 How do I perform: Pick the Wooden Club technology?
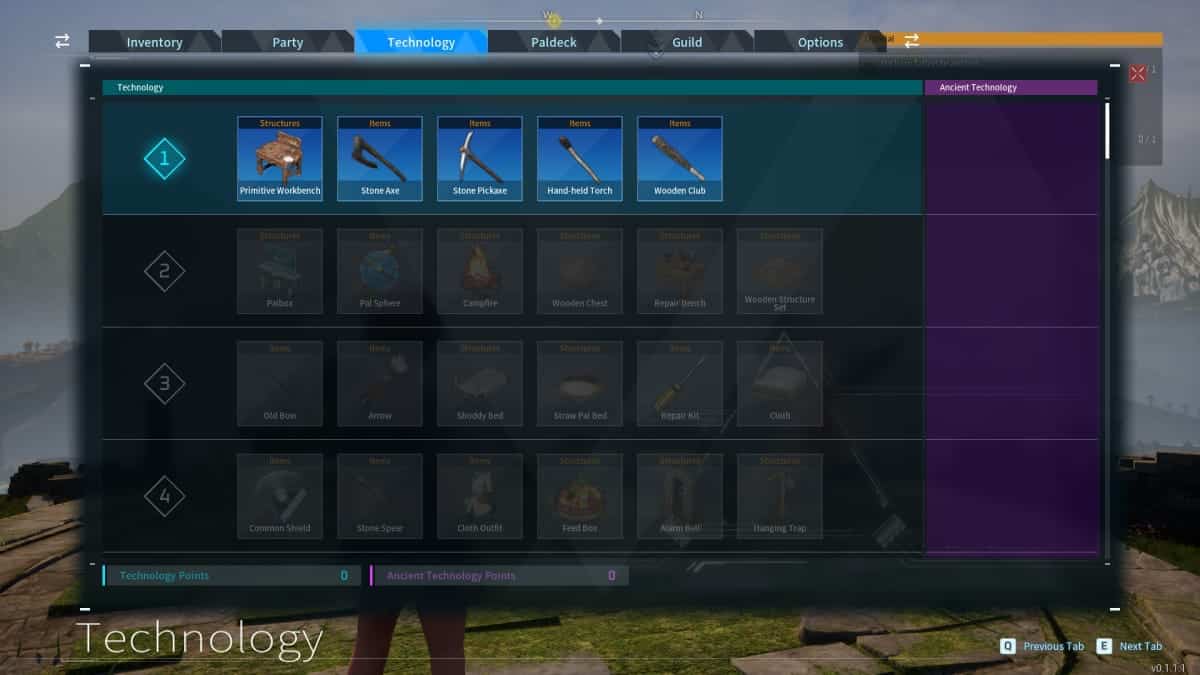pyautogui.click(x=680, y=159)
